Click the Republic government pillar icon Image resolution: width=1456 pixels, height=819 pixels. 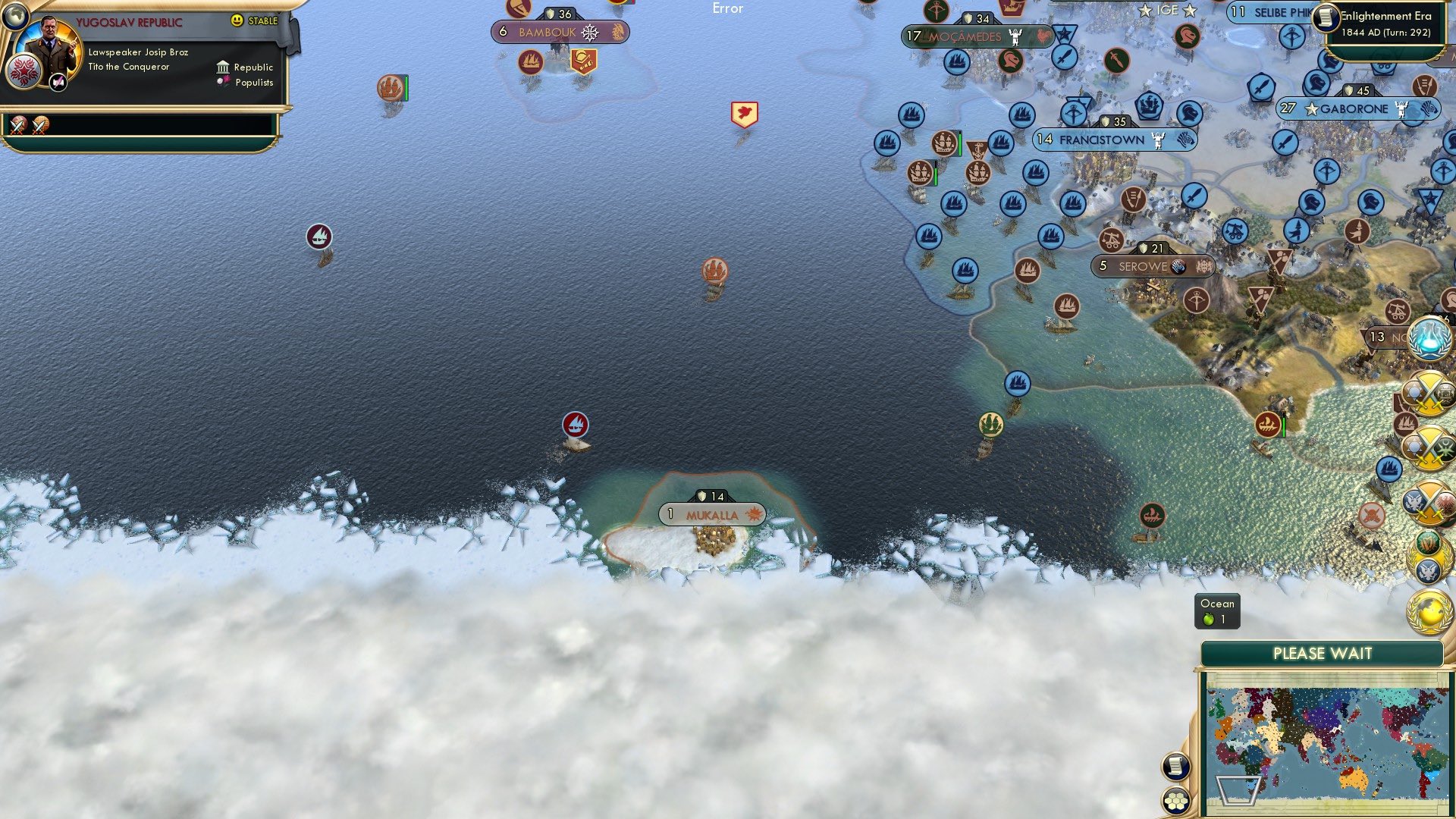(x=223, y=67)
